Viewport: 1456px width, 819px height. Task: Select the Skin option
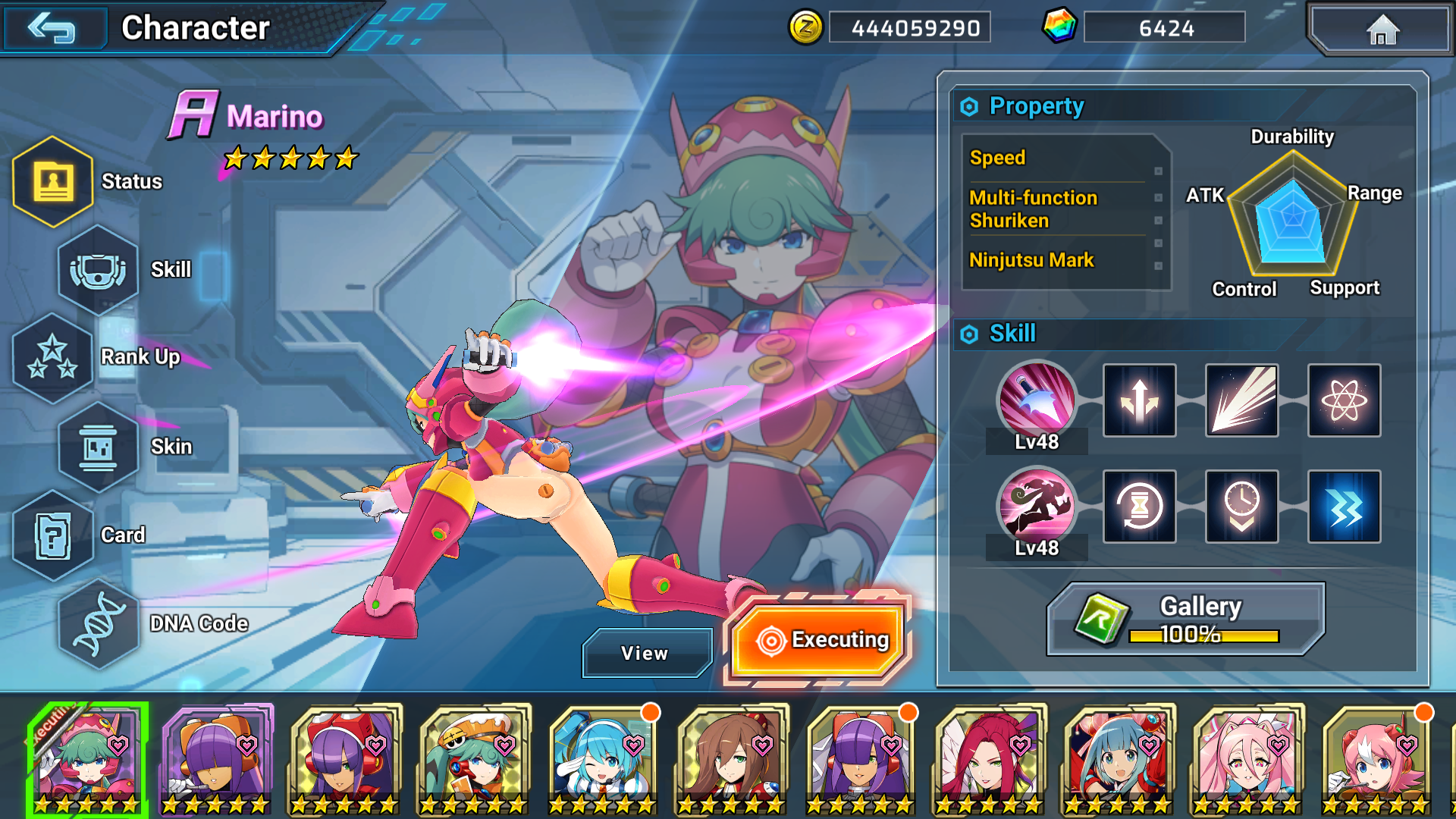point(99,447)
